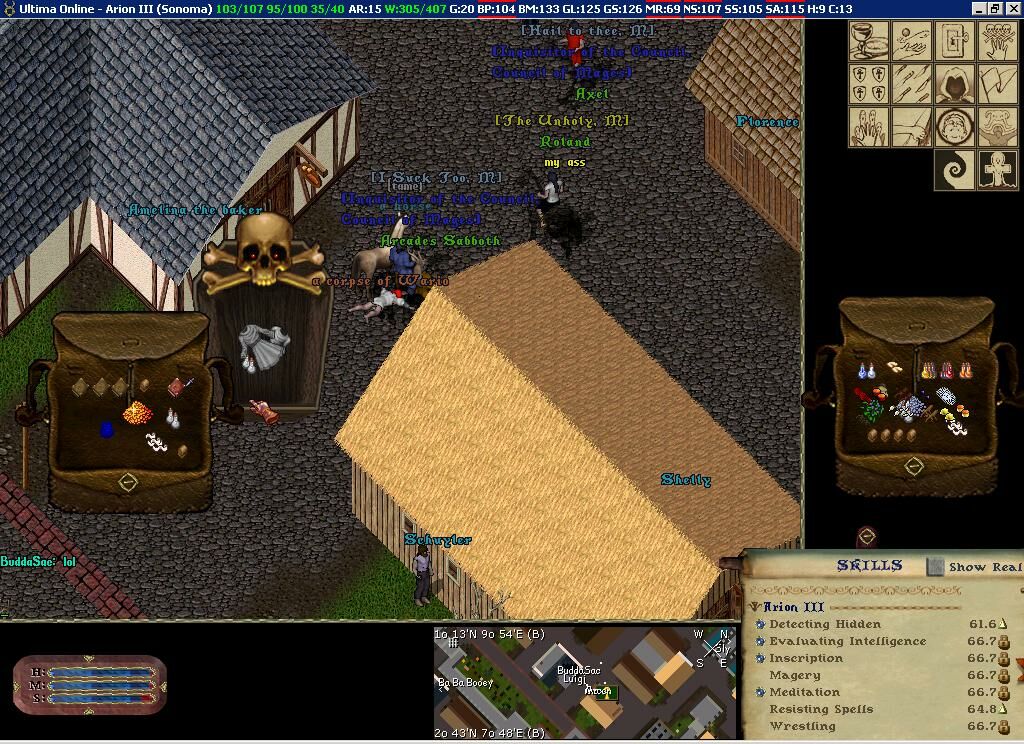Minimize the game window
The image size is (1024, 744).
click(978, 9)
